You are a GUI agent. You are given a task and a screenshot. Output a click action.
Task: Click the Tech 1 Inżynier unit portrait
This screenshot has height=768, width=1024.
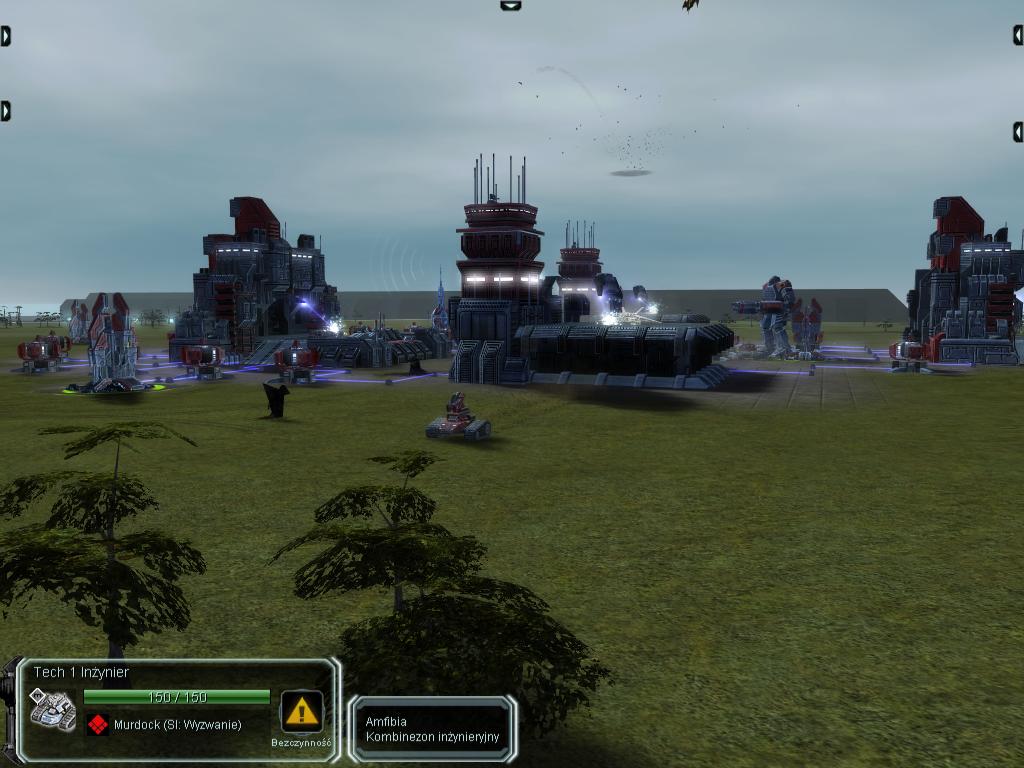52,709
